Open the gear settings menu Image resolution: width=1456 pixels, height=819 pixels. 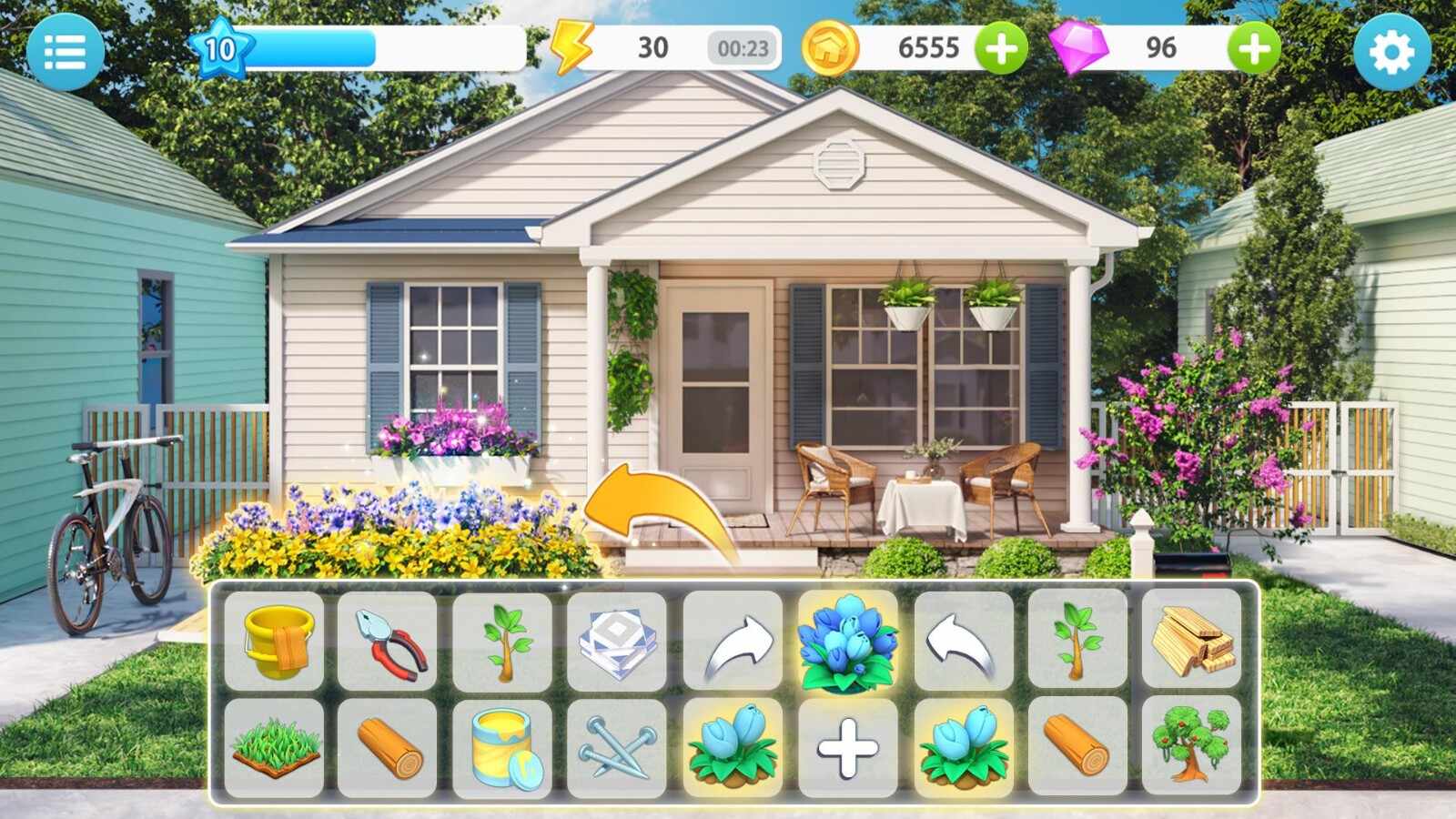[x=1391, y=52]
